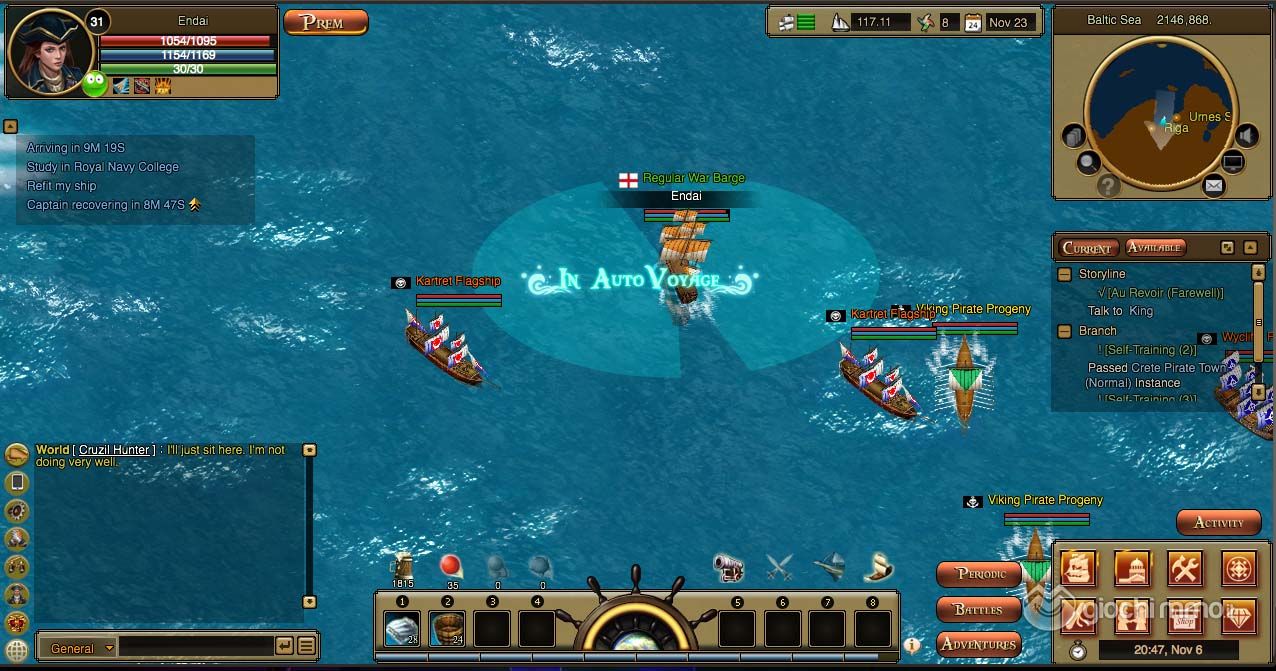Open the Adventures menu

pyautogui.click(x=979, y=644)
